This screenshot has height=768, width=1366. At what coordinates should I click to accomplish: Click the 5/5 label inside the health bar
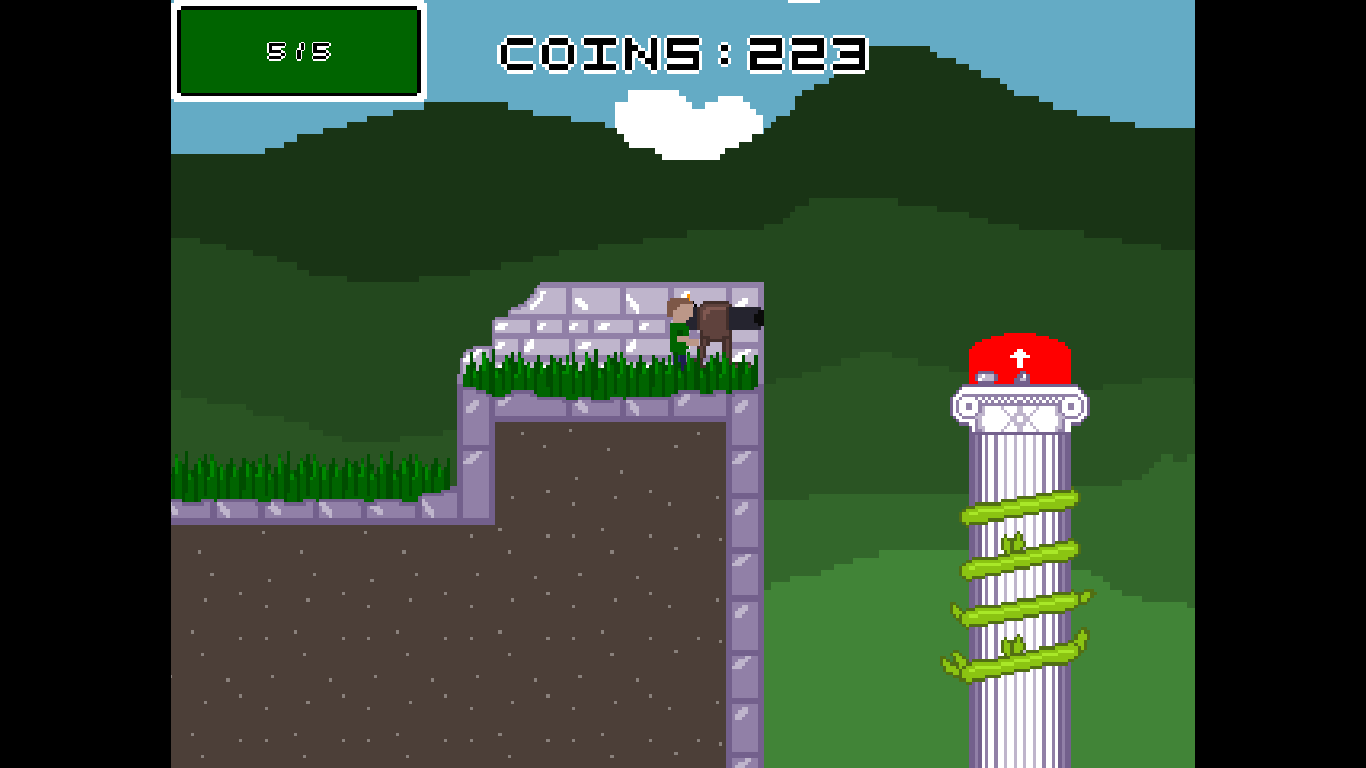pyautogui.click(x=297, y=52)
